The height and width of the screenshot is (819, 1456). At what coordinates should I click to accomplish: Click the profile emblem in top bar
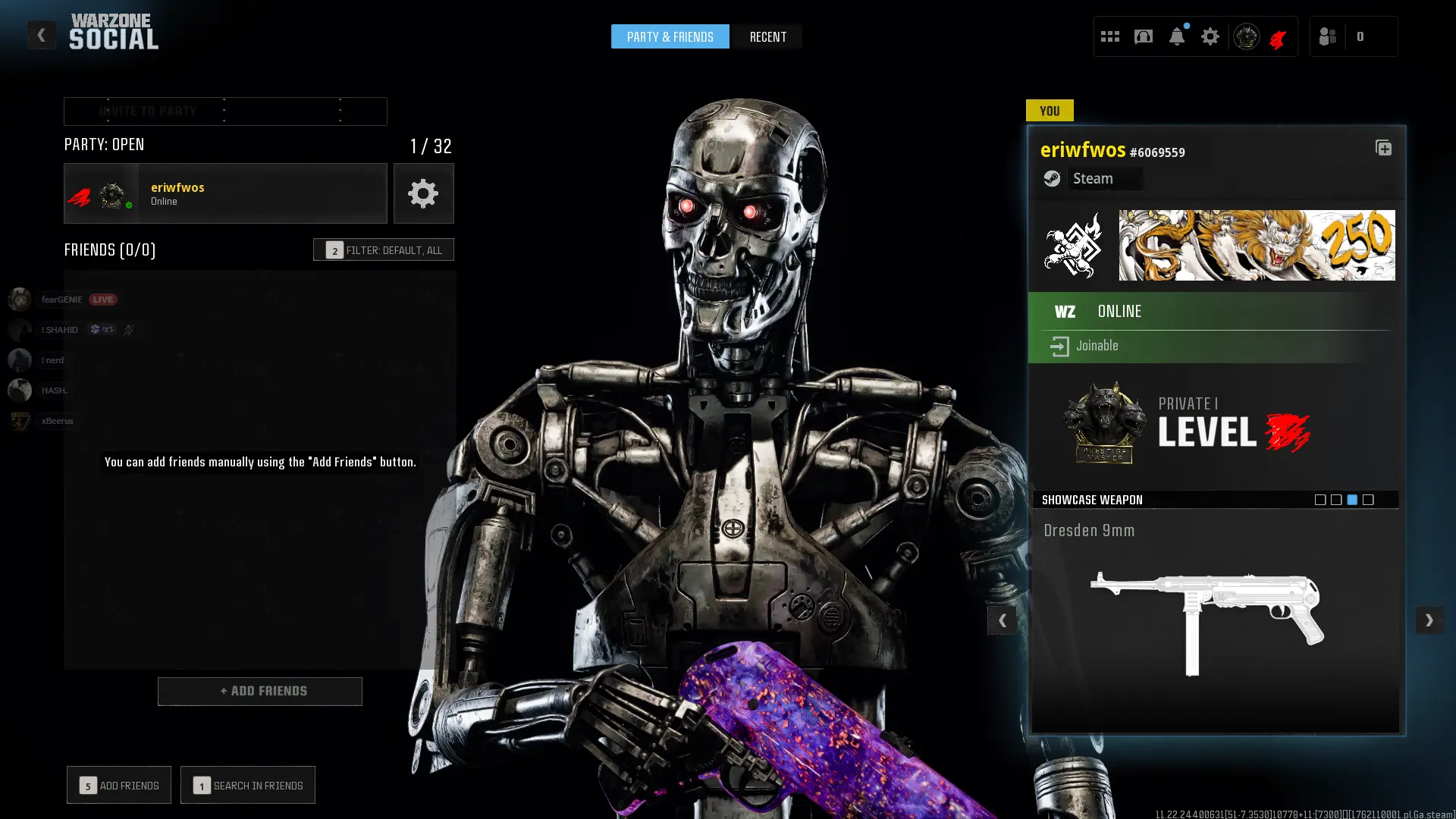[x=1246, y=36]
